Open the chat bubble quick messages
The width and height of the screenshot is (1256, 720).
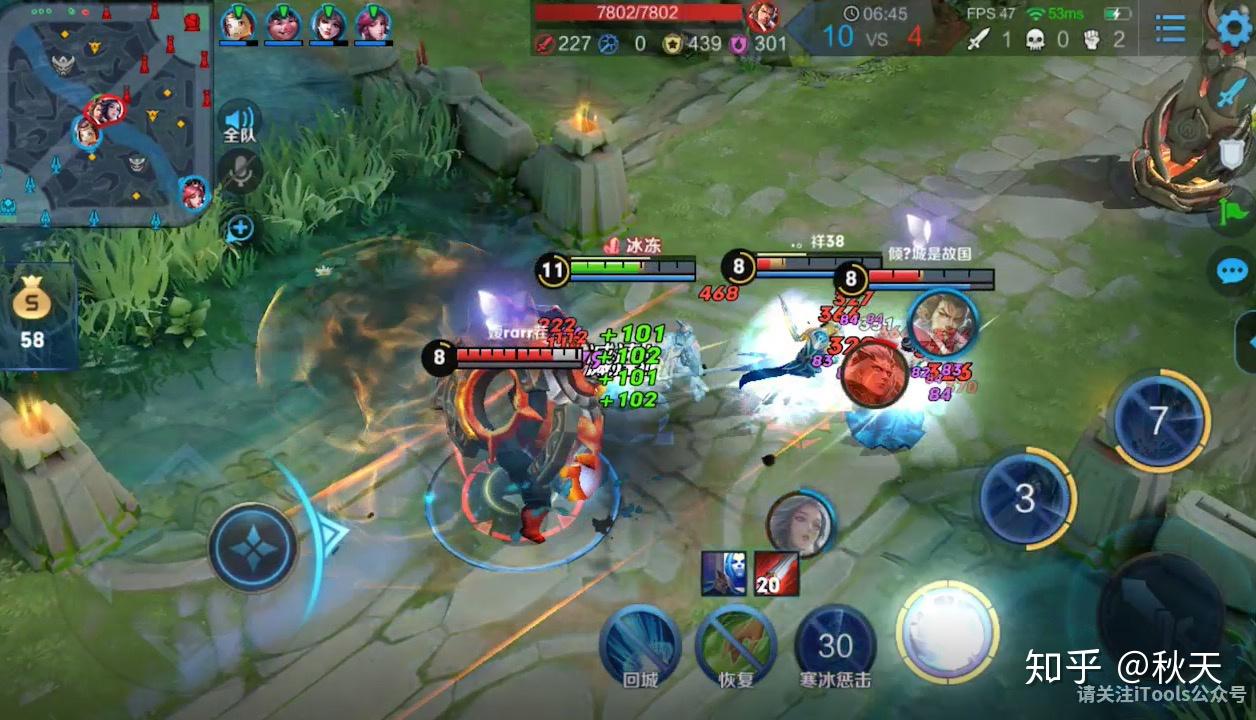(x=1232, y=271)
